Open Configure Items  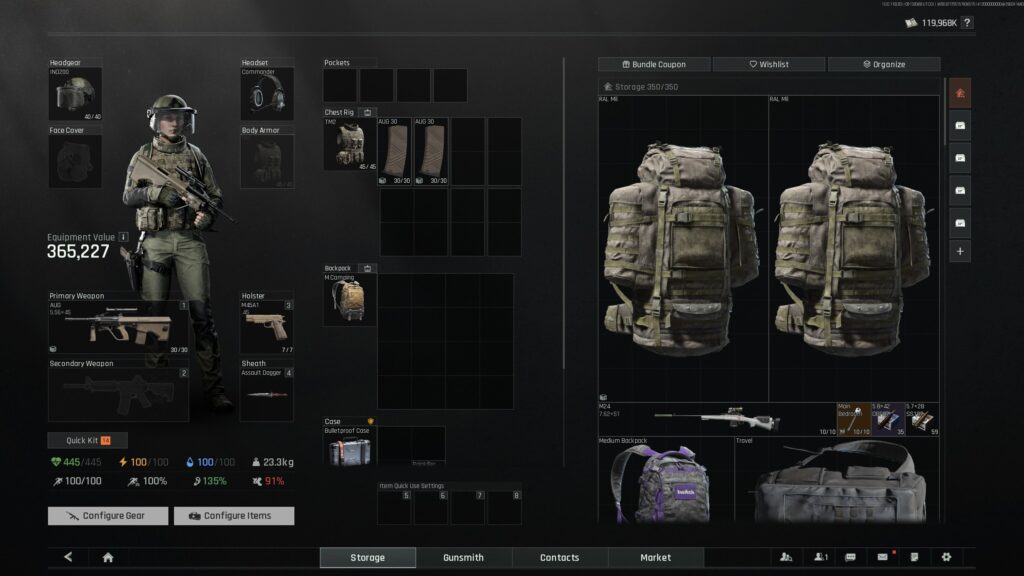point(234,516)
